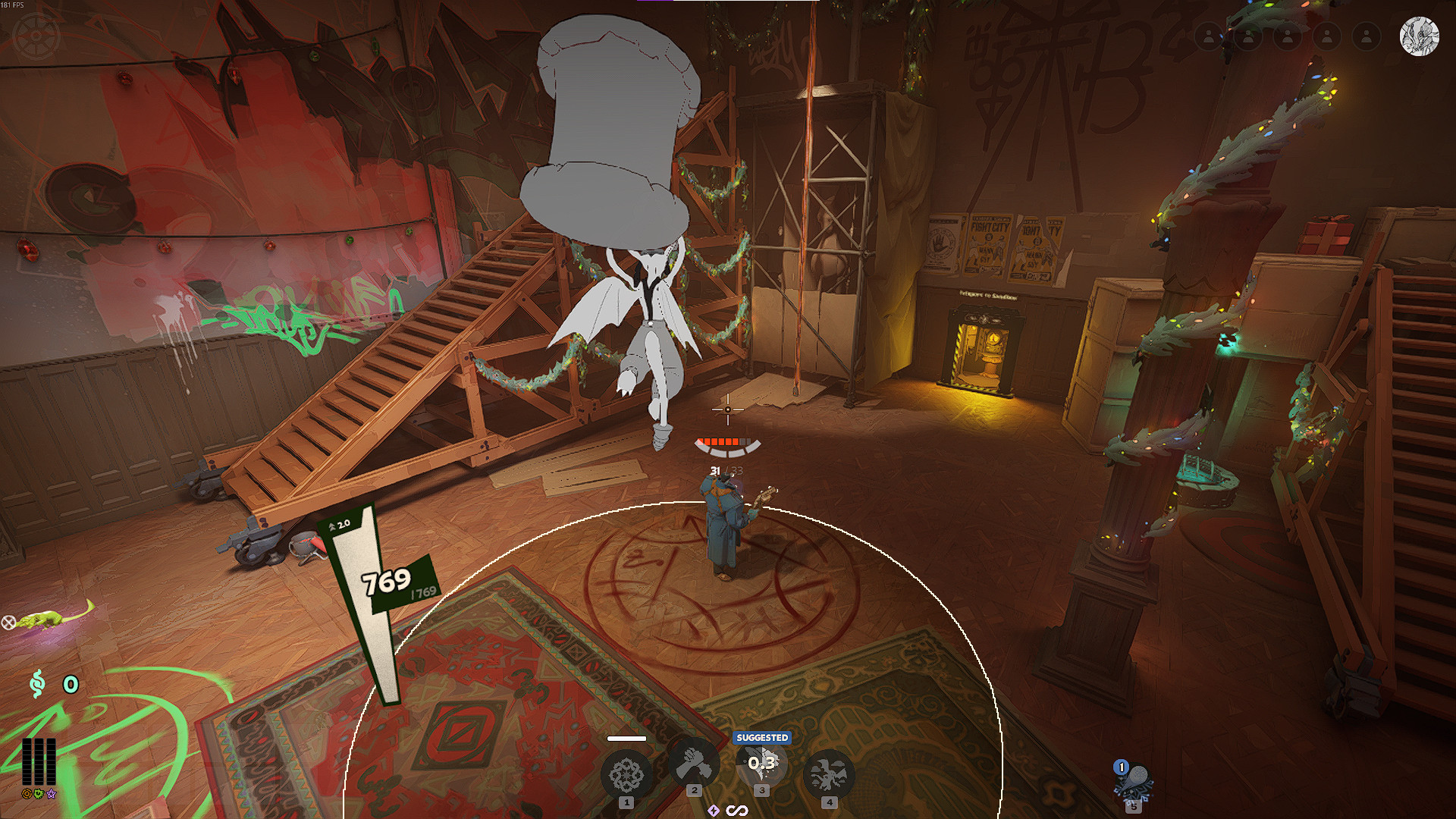The height and width of the screenshot is (819, 1456).
Task: Open the sketched player portrait
Action: click(1419, 36)
